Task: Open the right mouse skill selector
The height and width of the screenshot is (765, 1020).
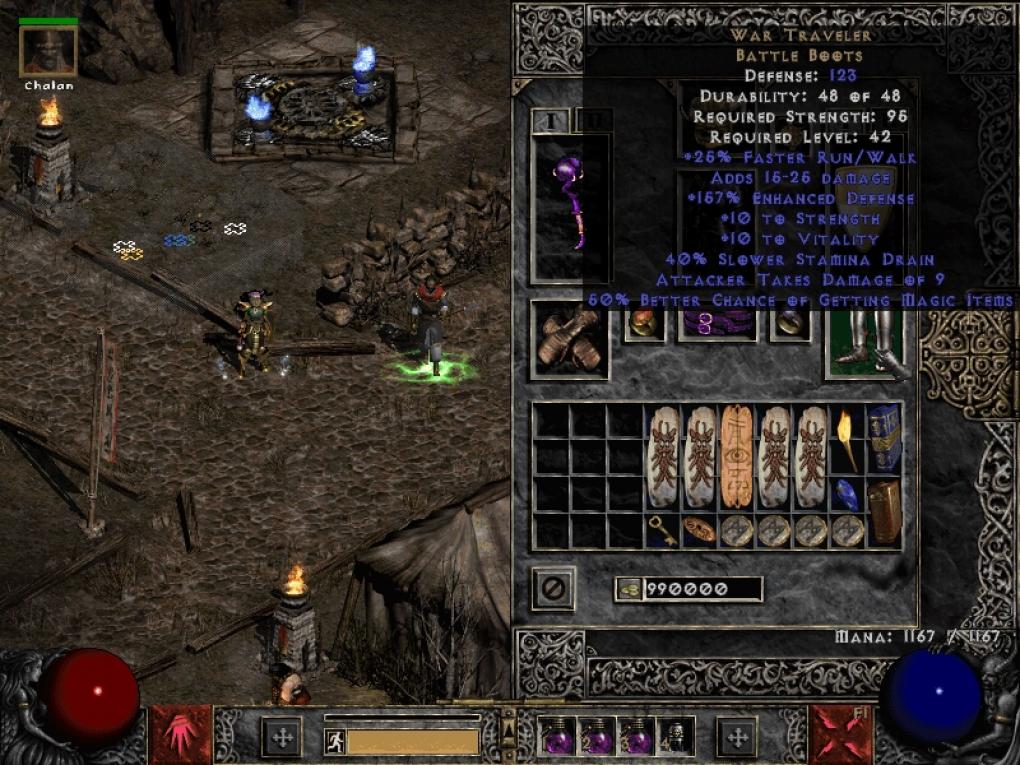Action: point(840,735)
